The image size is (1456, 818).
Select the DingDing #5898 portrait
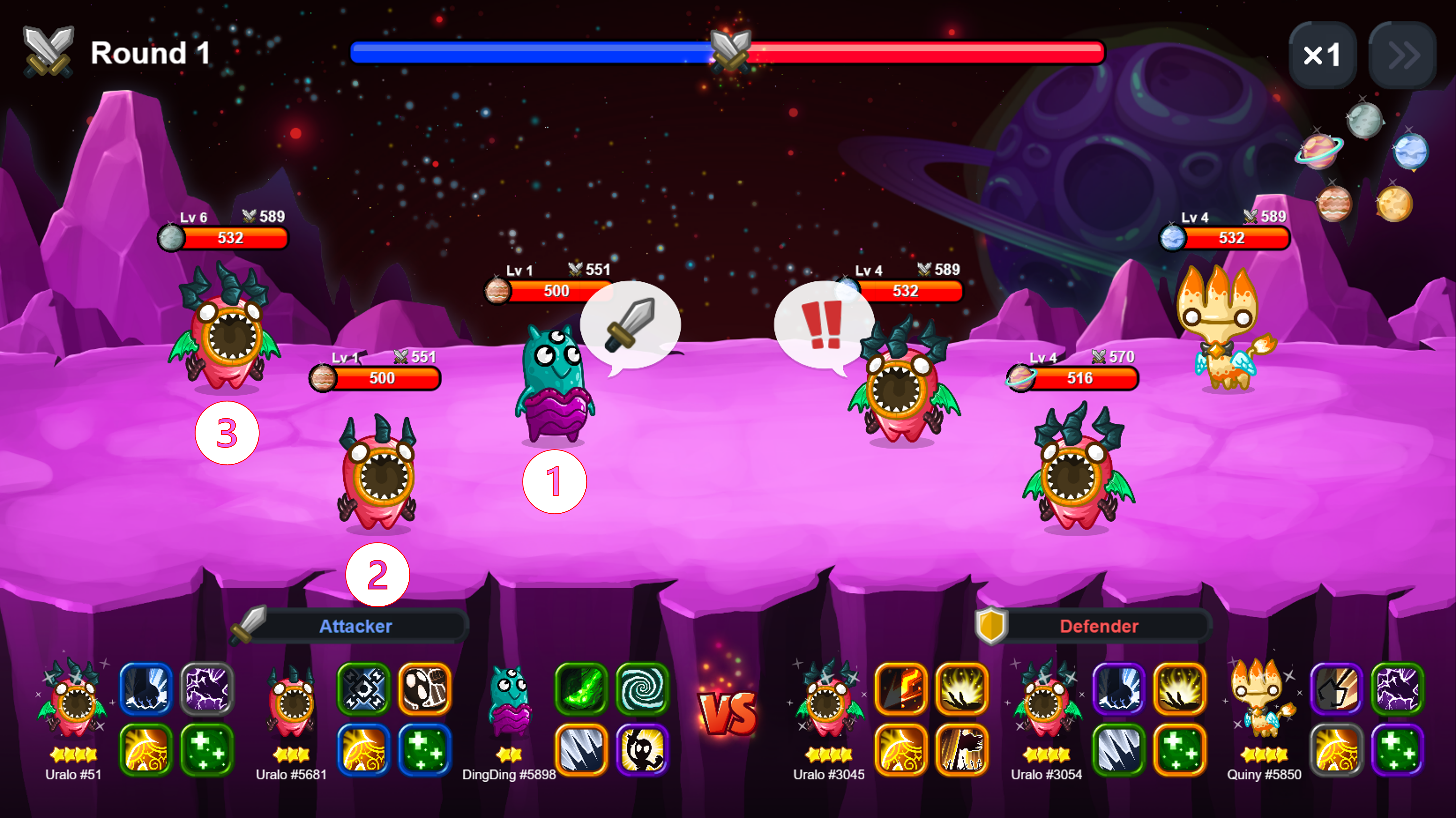509,701
